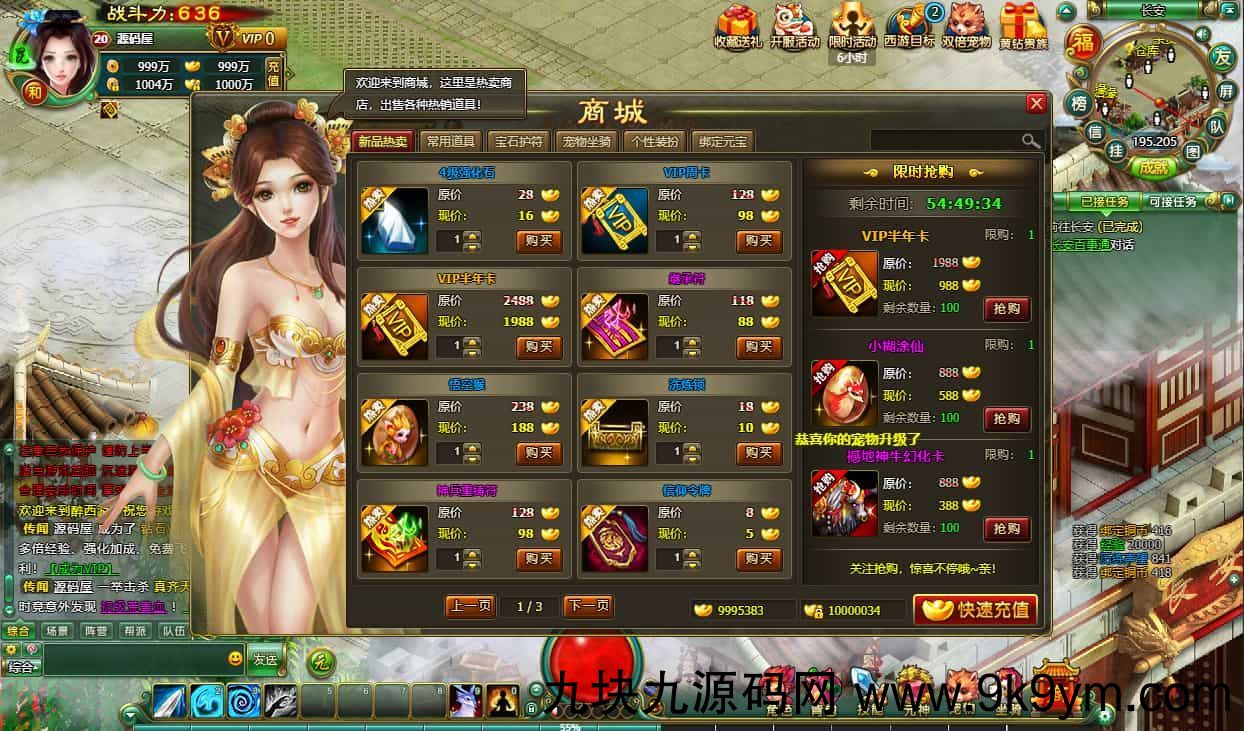1244x731 pixels.
Task: Close the 商城 shop window
Action: click(x=1036, y=104)
